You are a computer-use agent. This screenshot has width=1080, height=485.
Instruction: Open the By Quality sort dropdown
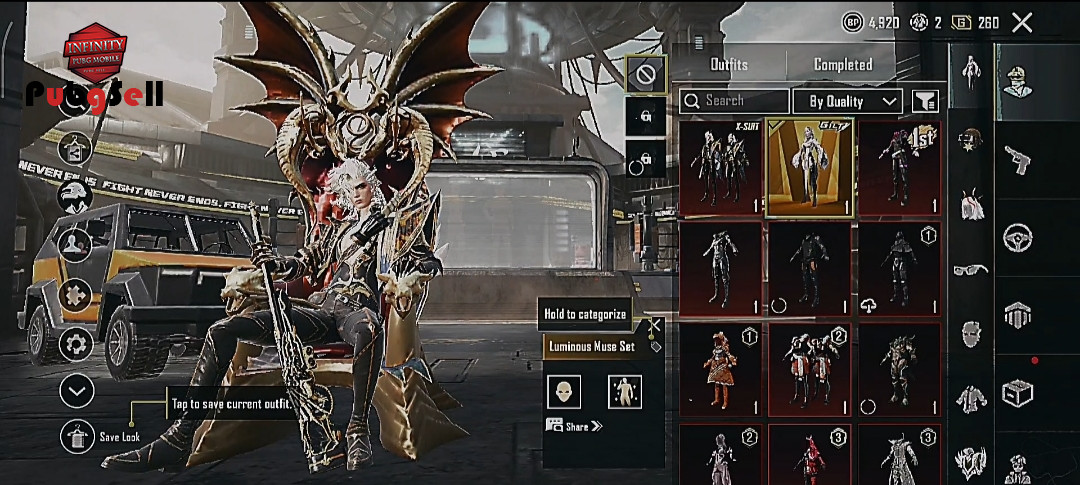click(848, 101)
